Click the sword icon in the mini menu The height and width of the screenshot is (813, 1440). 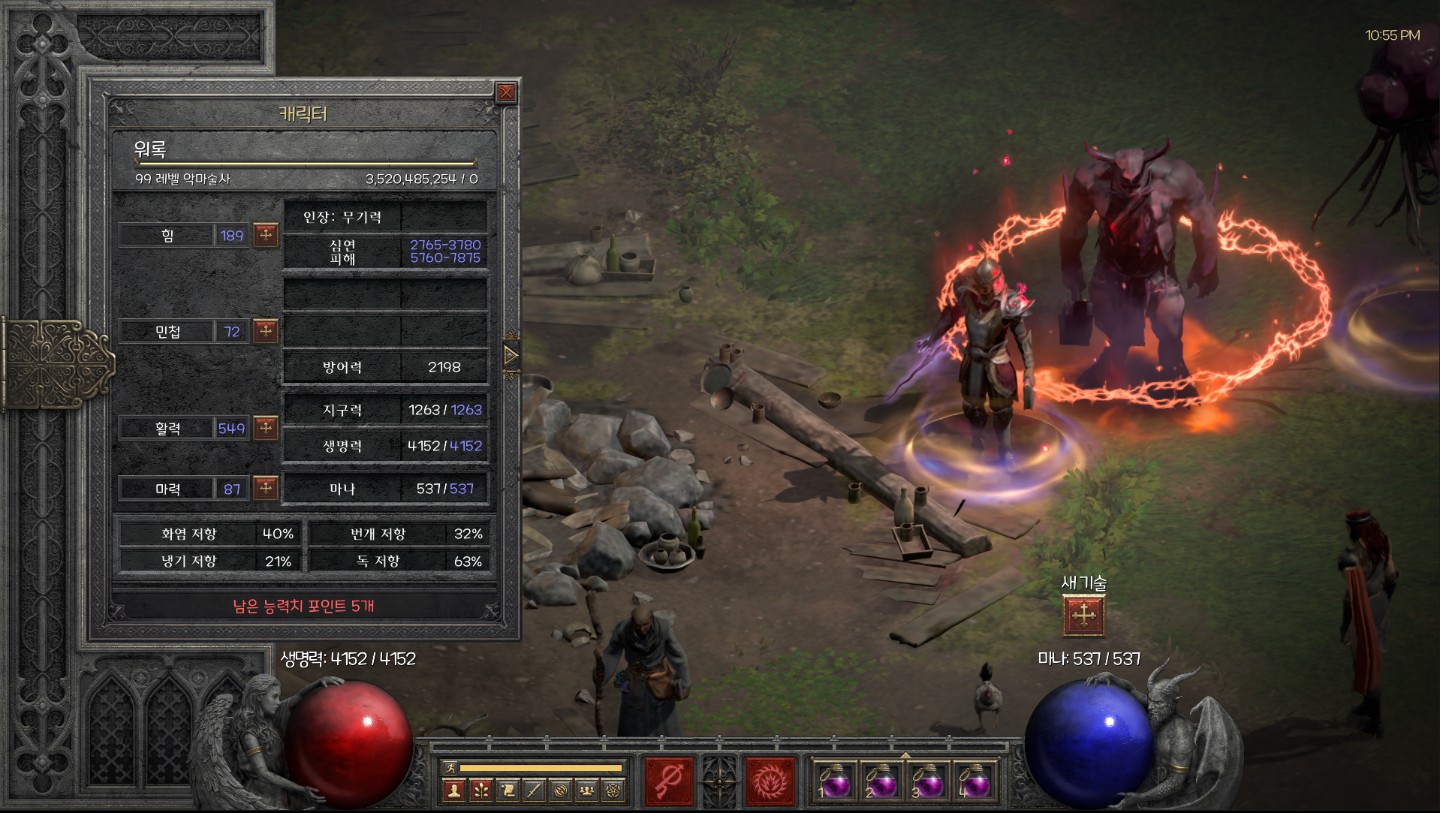(x=534, y=790)
